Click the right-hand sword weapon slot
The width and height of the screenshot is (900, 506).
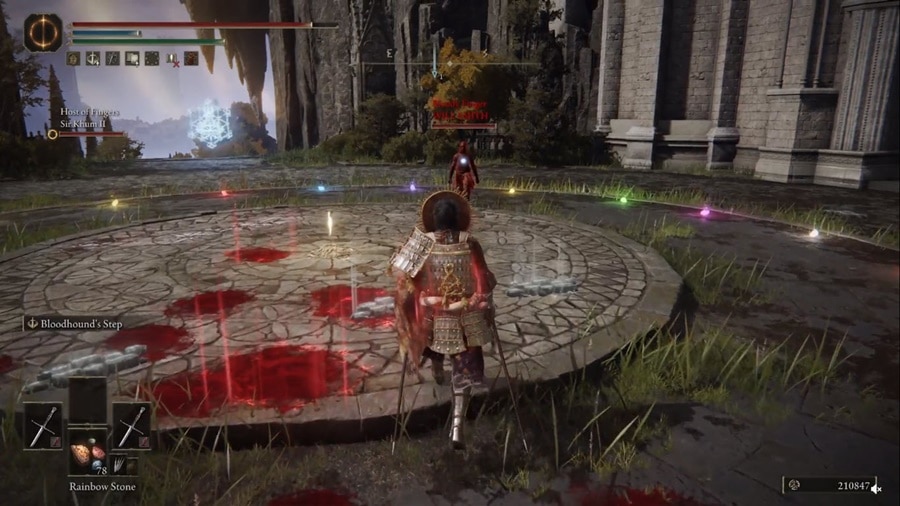click(x=131, y=426)
